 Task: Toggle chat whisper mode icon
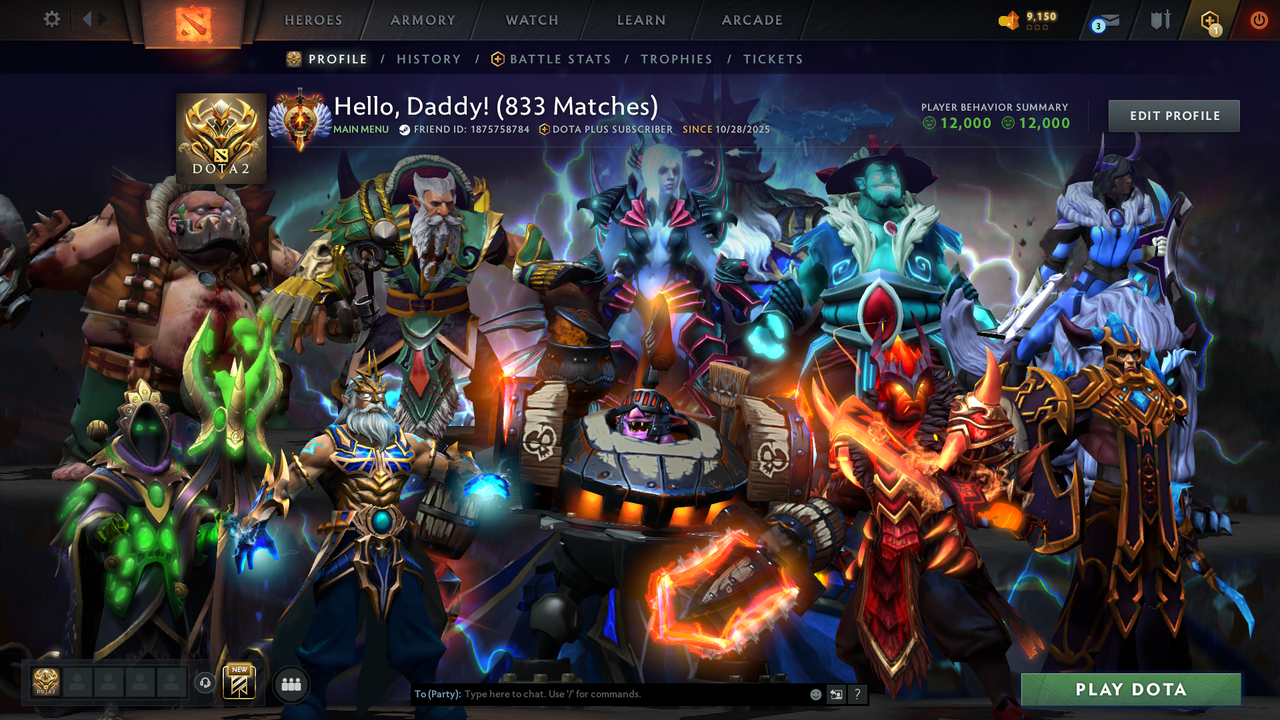835,693
